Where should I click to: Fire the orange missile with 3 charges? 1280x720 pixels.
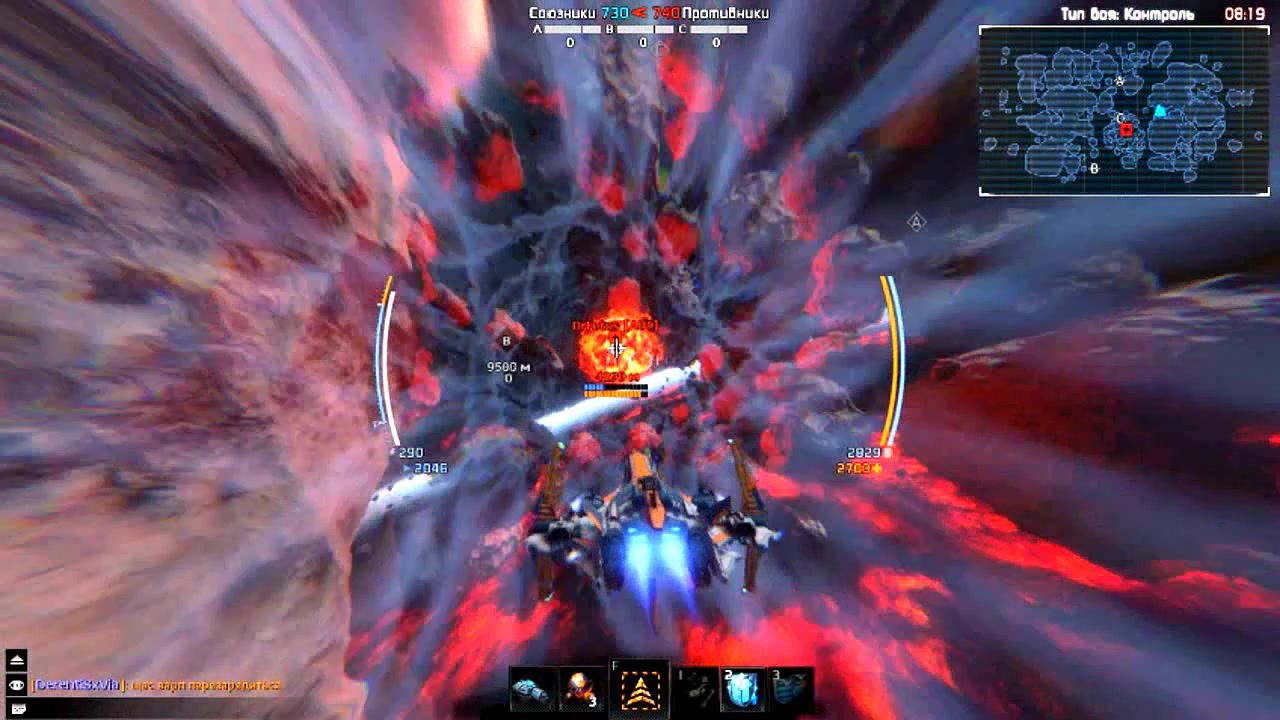(x=581, y=689)
